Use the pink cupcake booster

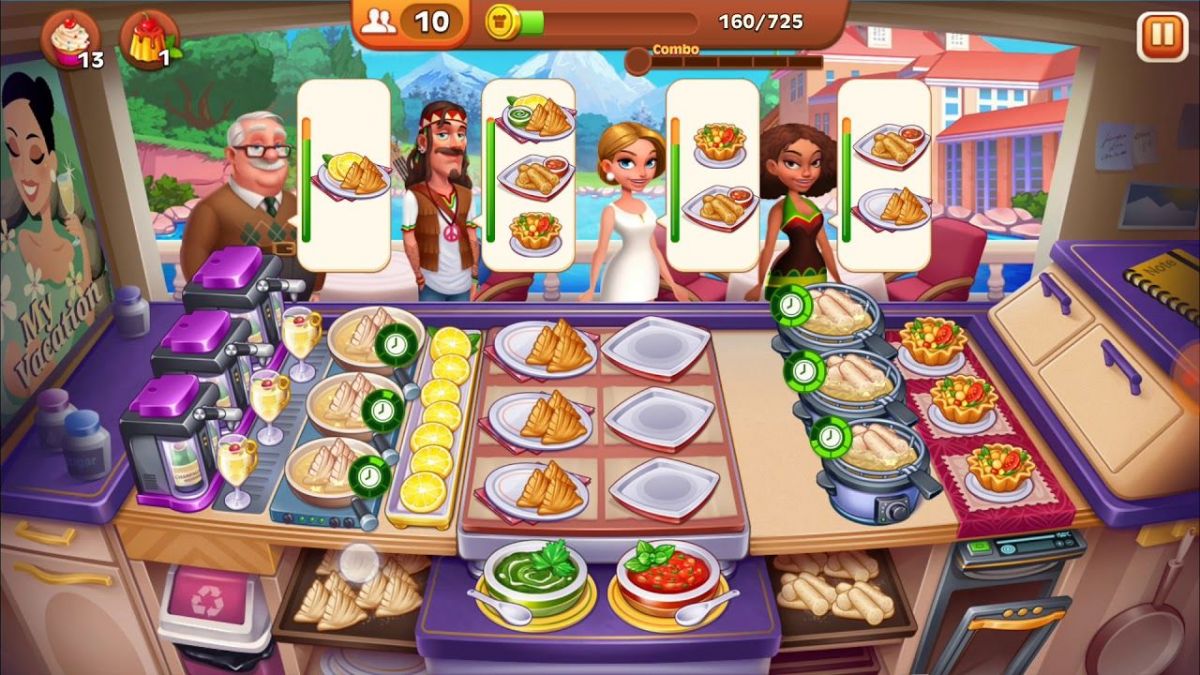pos(68,40)
